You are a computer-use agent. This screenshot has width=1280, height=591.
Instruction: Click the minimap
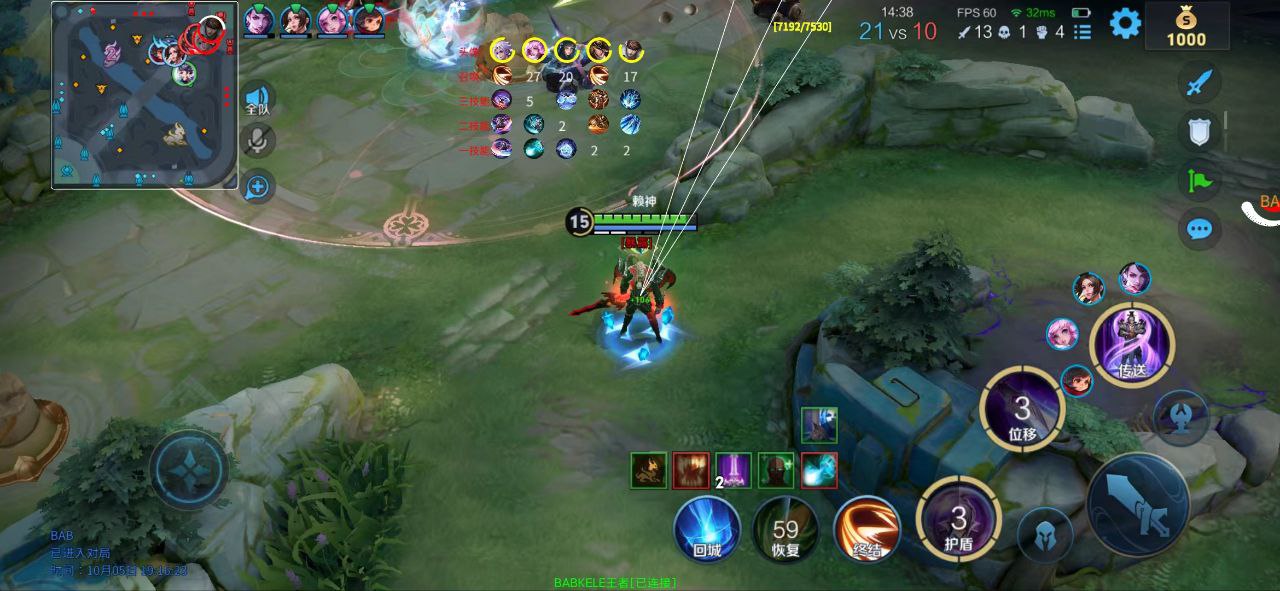[x=145, y=96]
